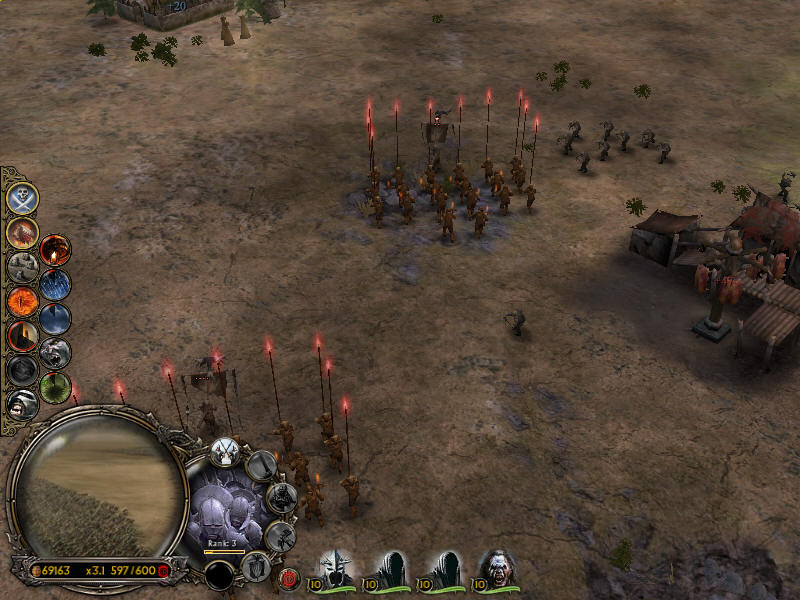Image resolution: width=800 pixels, height=600 pixels.
Task: Open the skull and crossed swords power menu
Action: (x=22, y=198)
